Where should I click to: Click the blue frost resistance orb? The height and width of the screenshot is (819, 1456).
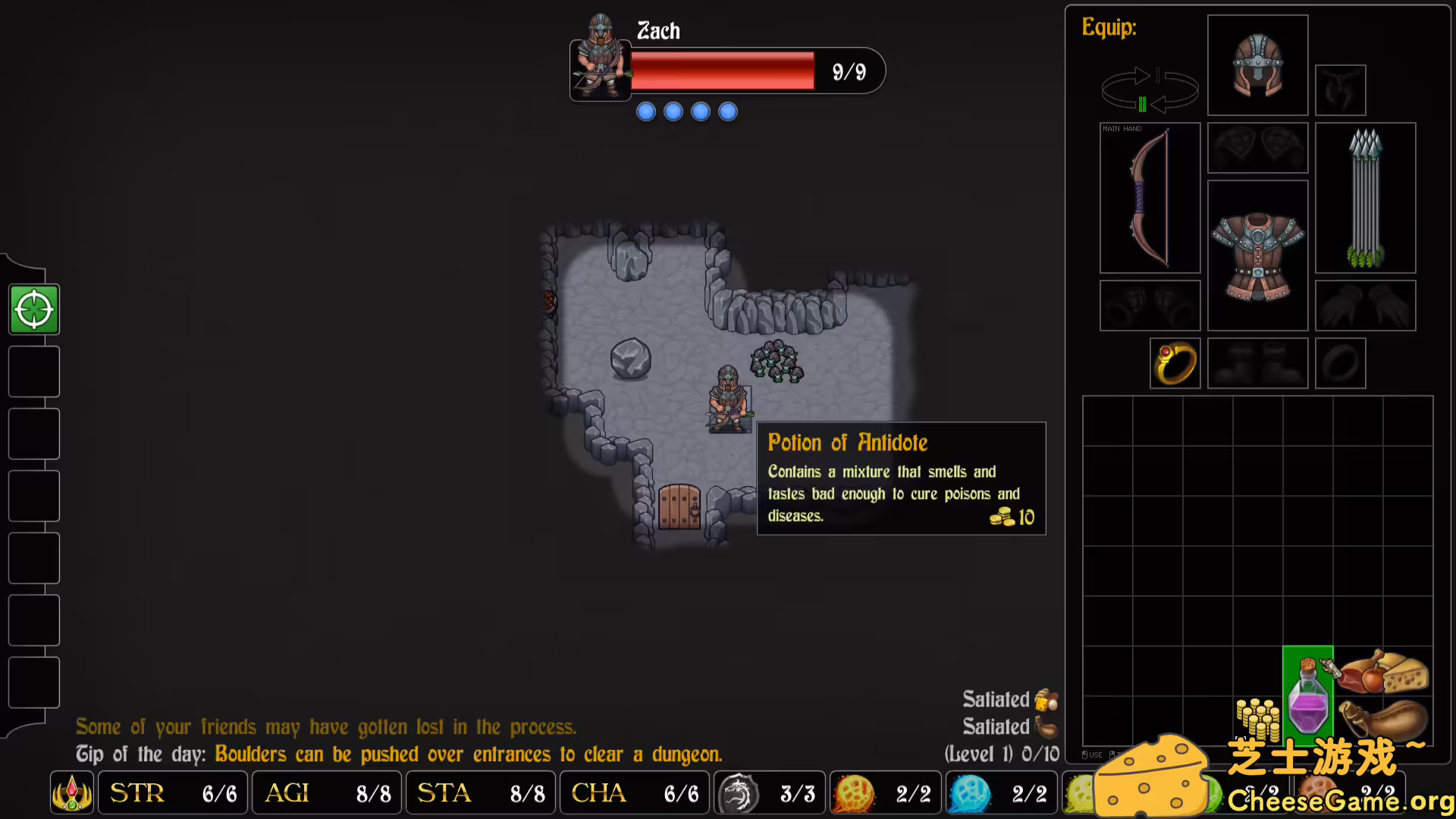pos(971,794)
